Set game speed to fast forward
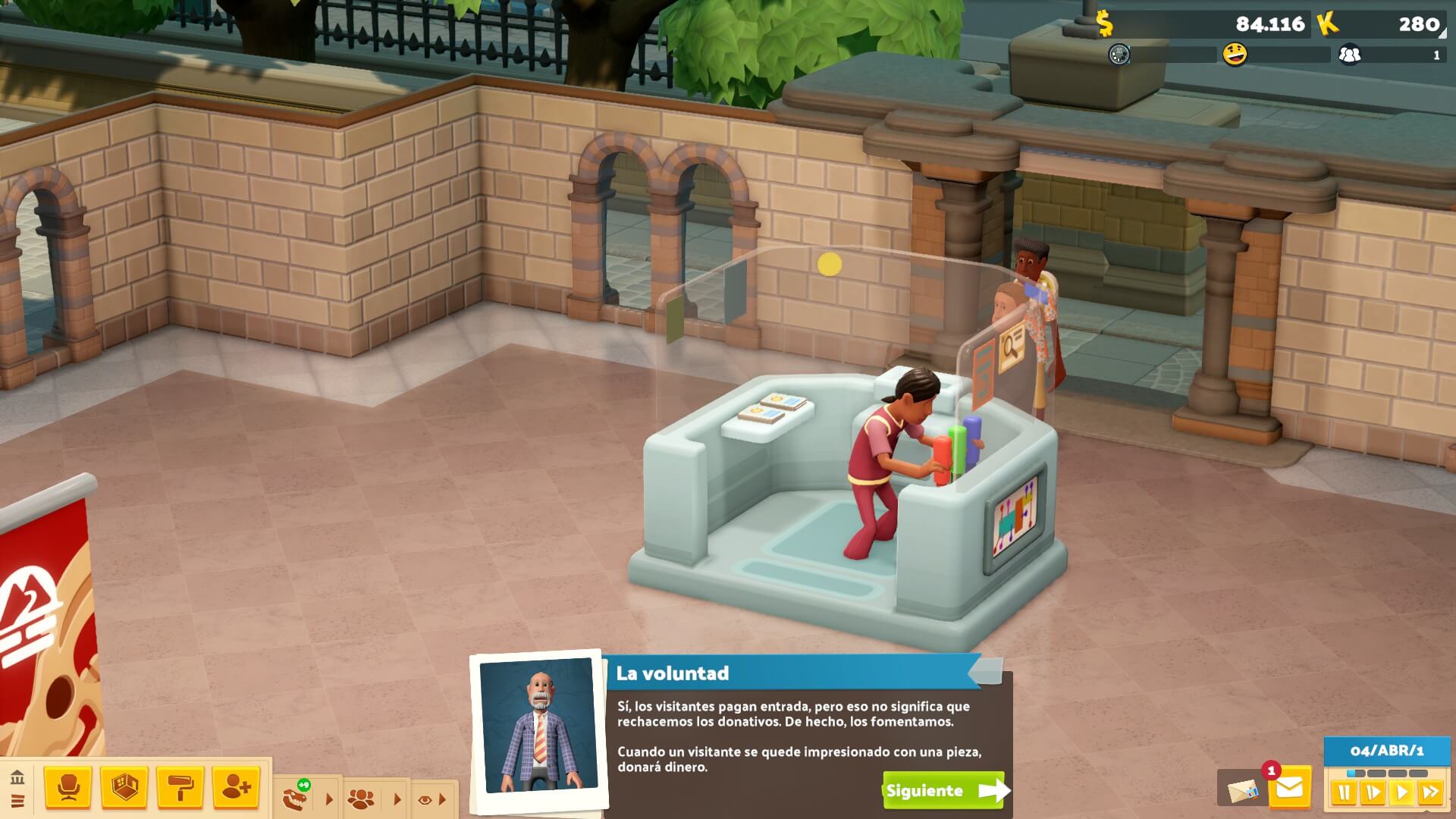1456x819 pixels. point(1430,794)
